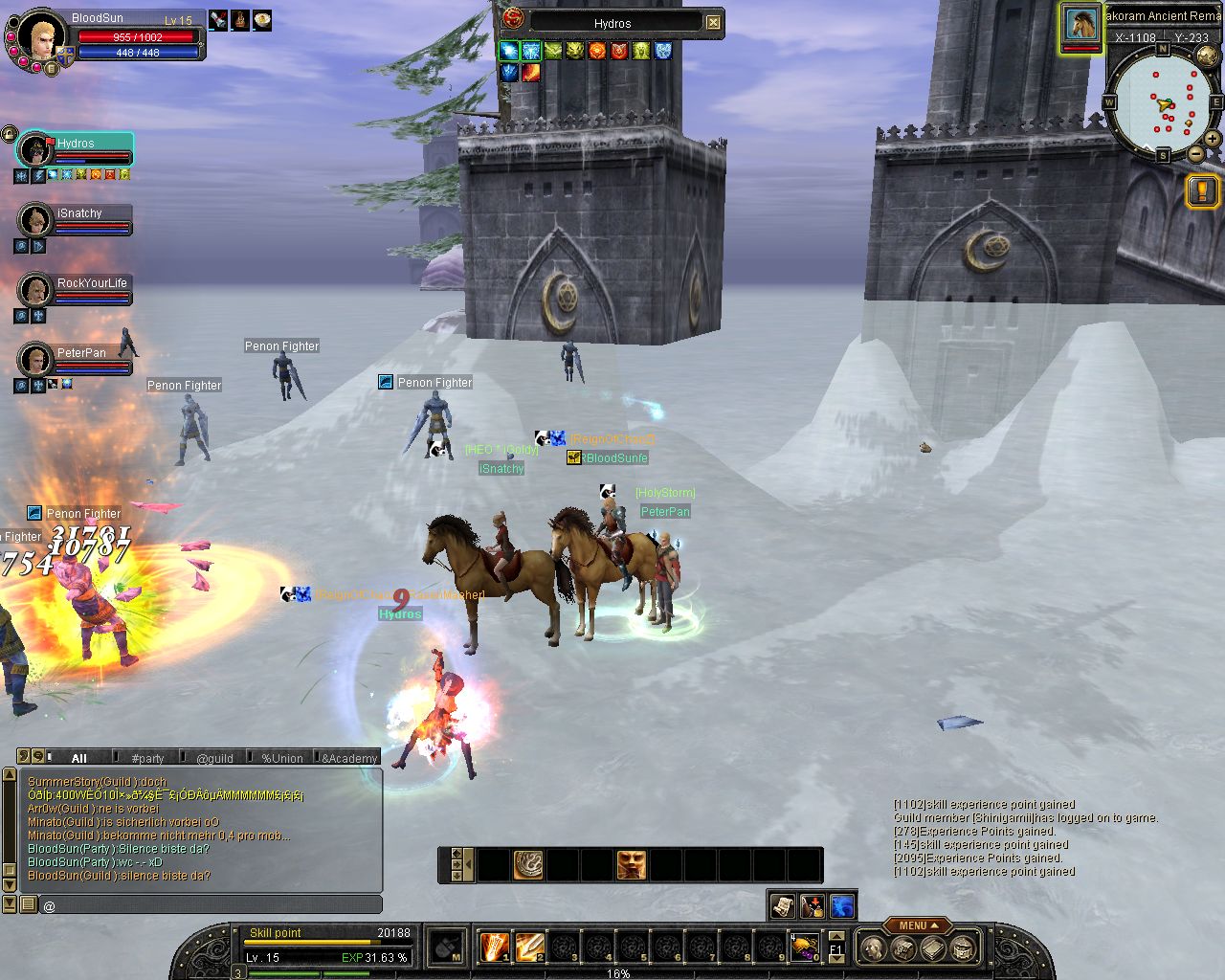Switch chat to the #party tab
The height and width of the screenshot is (980, 1225).
pyautogui.click(x=147, y=758)
